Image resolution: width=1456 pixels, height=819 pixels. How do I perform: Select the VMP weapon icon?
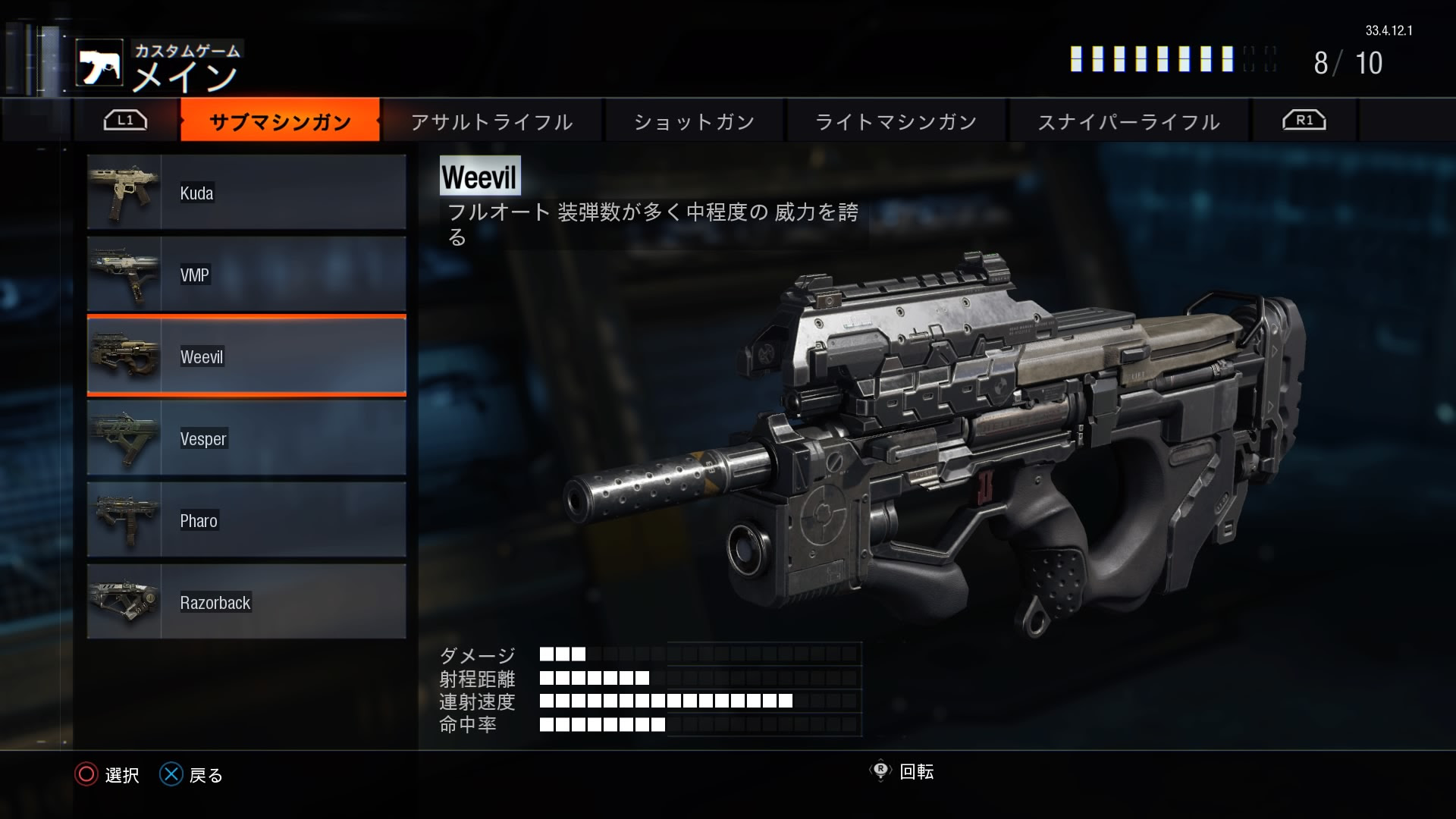click(x=125, y=275)
